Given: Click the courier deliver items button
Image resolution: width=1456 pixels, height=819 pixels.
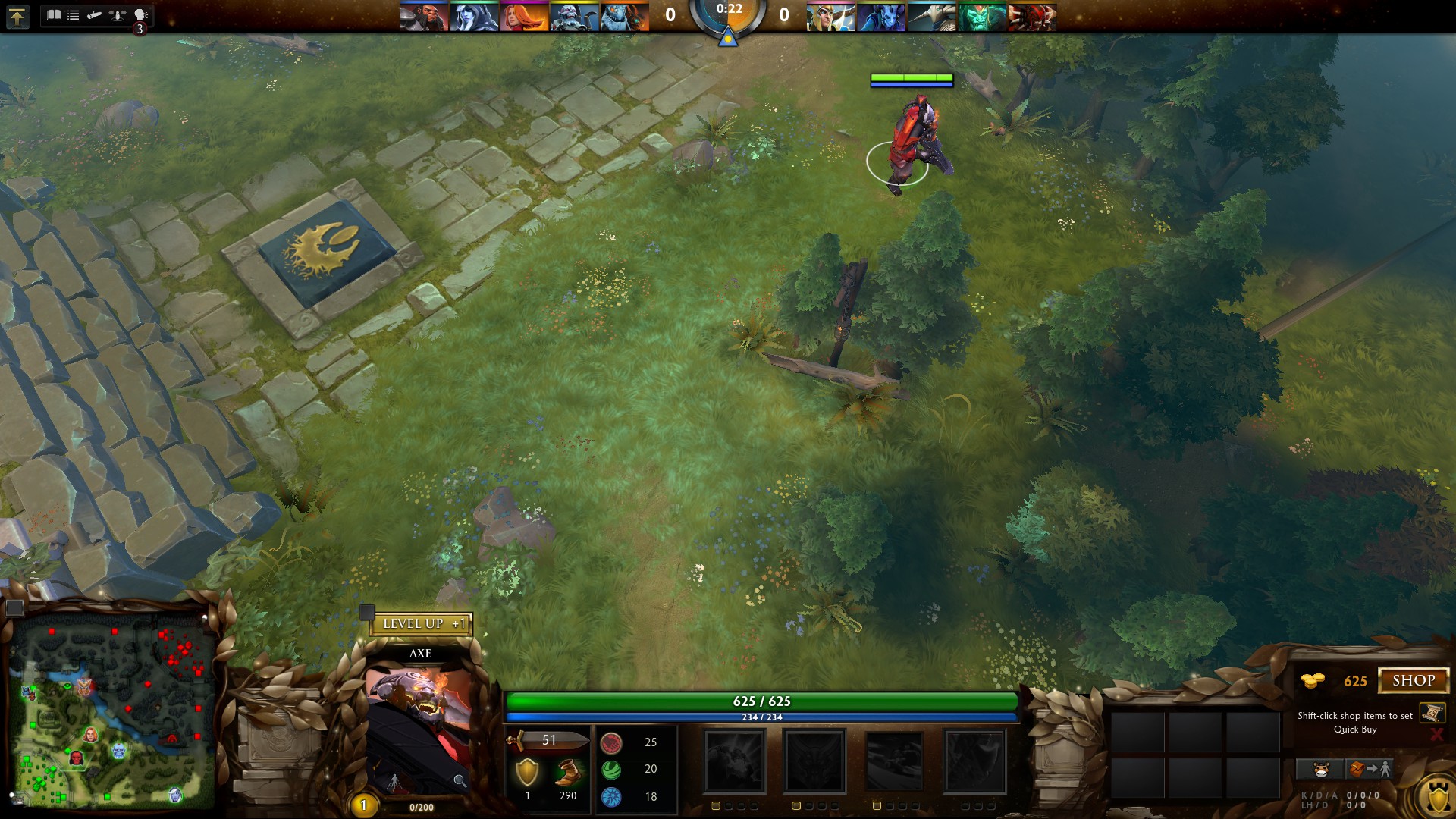Looking at the screenshot, I should pyautogui.click(x=1369, y=770).
